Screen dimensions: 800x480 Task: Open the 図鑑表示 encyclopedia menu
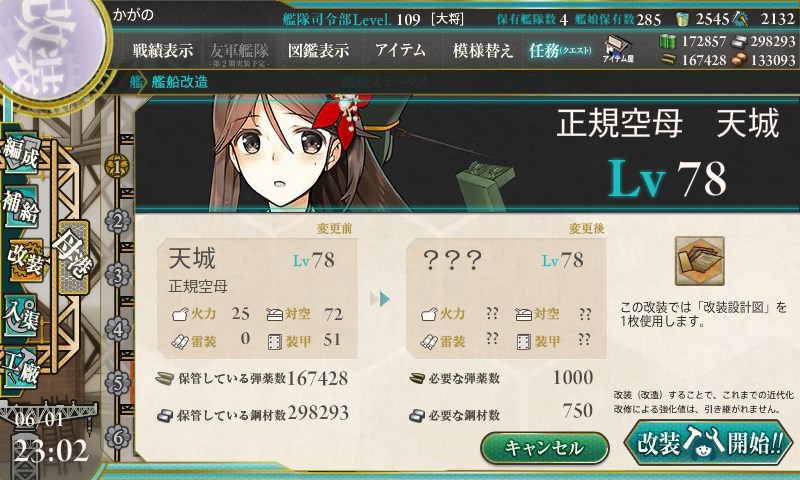(318, 50)
